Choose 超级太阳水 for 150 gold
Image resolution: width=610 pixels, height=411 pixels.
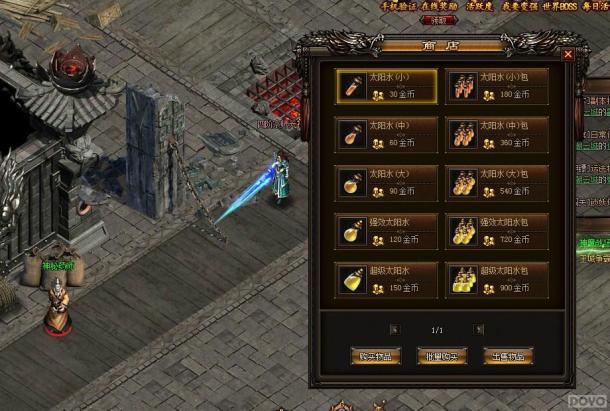click(x=386, y=279)
